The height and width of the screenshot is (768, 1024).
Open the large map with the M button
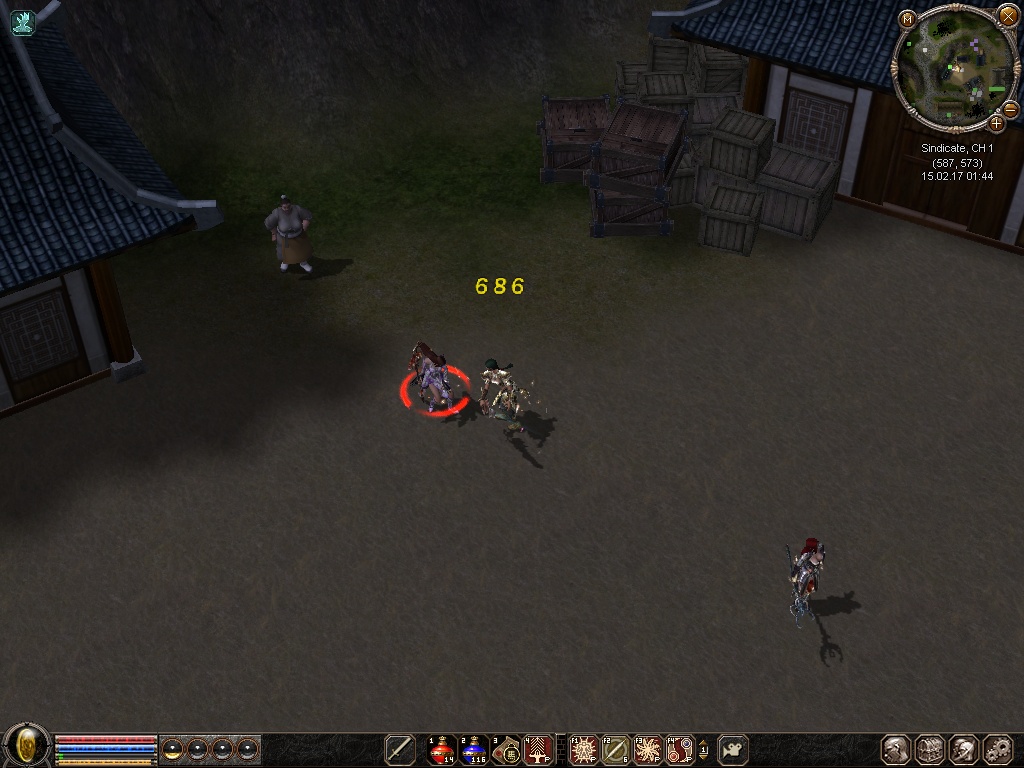point(907,19)
